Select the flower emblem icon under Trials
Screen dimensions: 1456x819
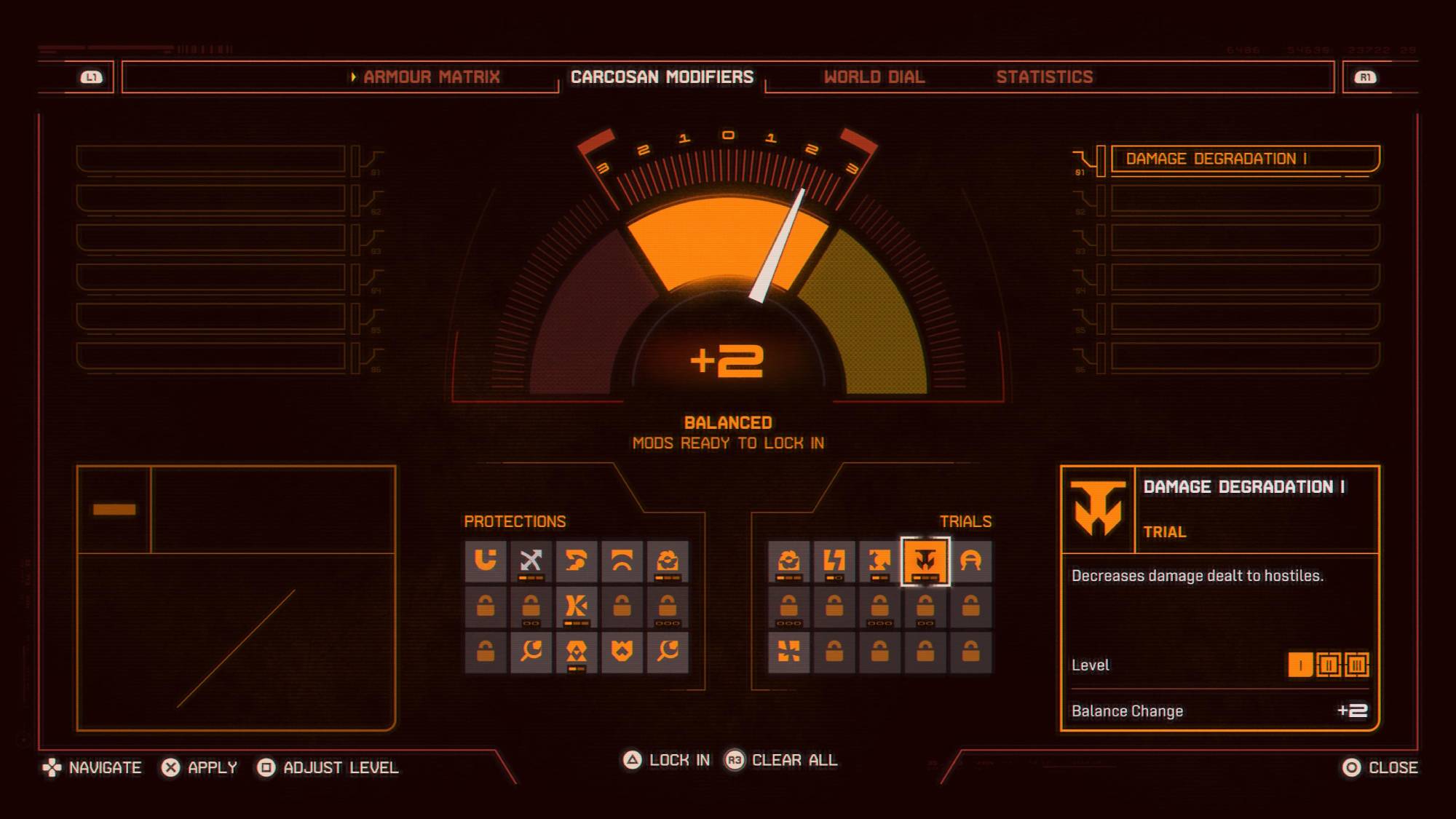pyautogui.click(x=789, y=561)
